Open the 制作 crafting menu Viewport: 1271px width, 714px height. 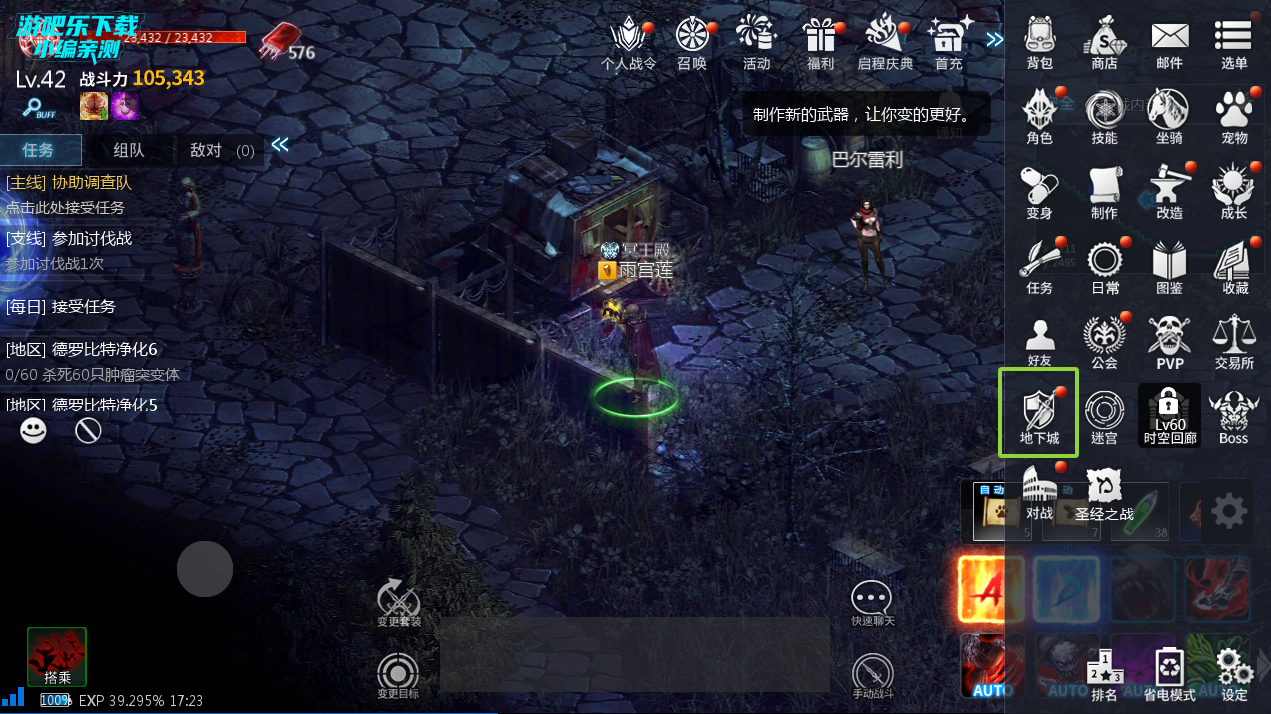click(x=1104, y=190)
